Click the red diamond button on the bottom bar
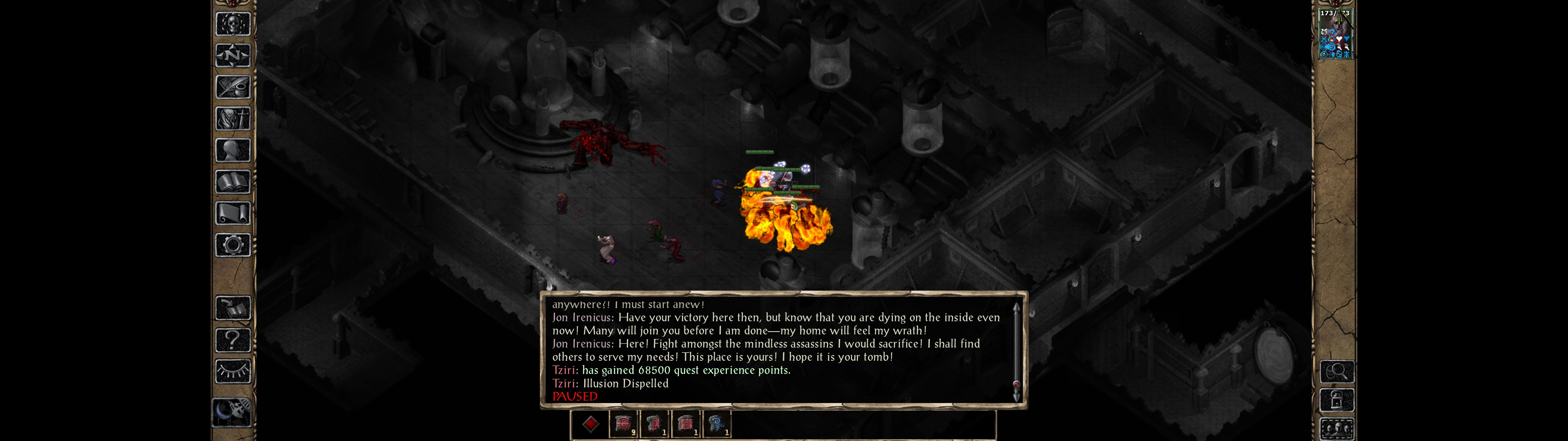This screenshot has width=1568, height=441. 590,424
